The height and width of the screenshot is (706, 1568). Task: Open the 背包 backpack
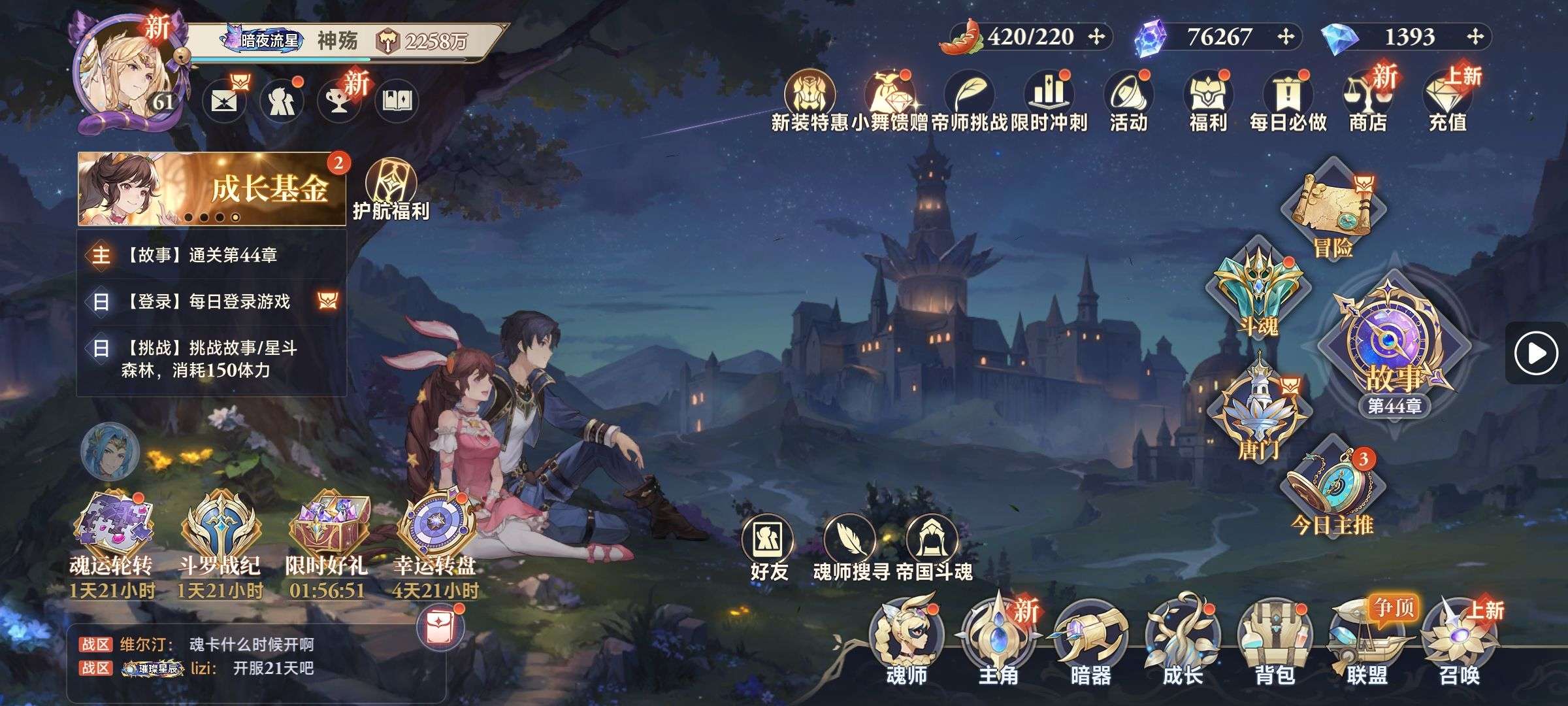1274,644
